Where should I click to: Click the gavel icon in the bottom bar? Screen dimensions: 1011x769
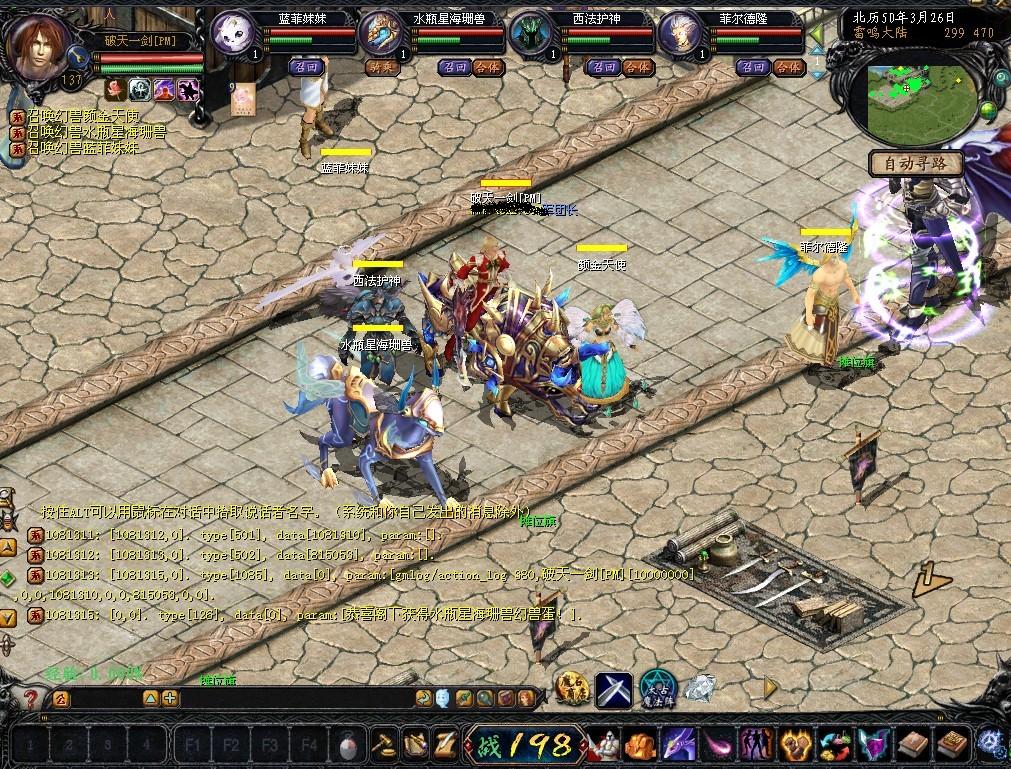click(383, 744)
